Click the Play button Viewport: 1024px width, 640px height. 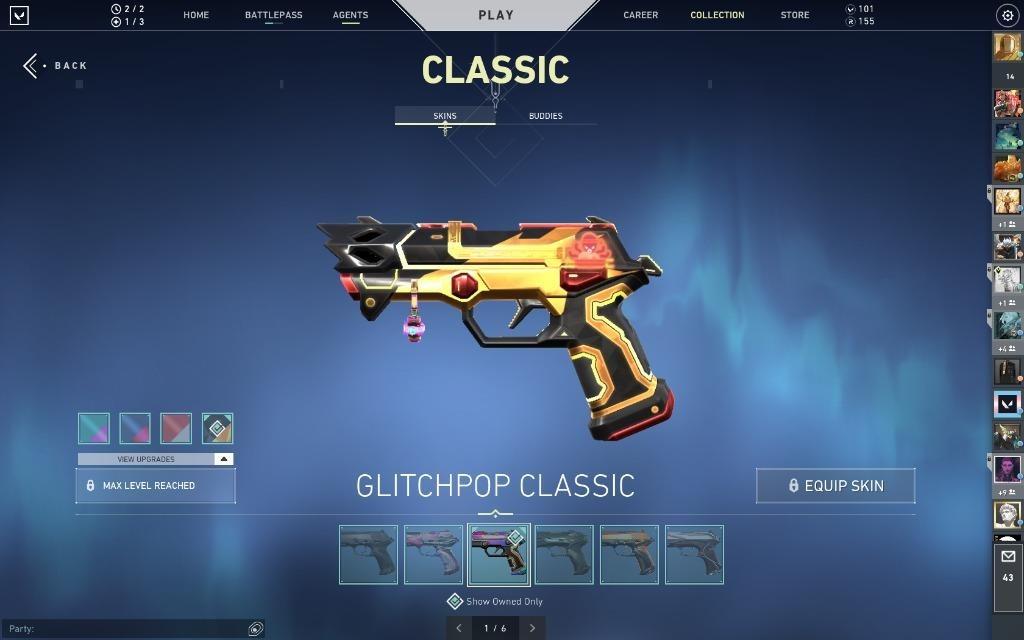click(496, 15)
